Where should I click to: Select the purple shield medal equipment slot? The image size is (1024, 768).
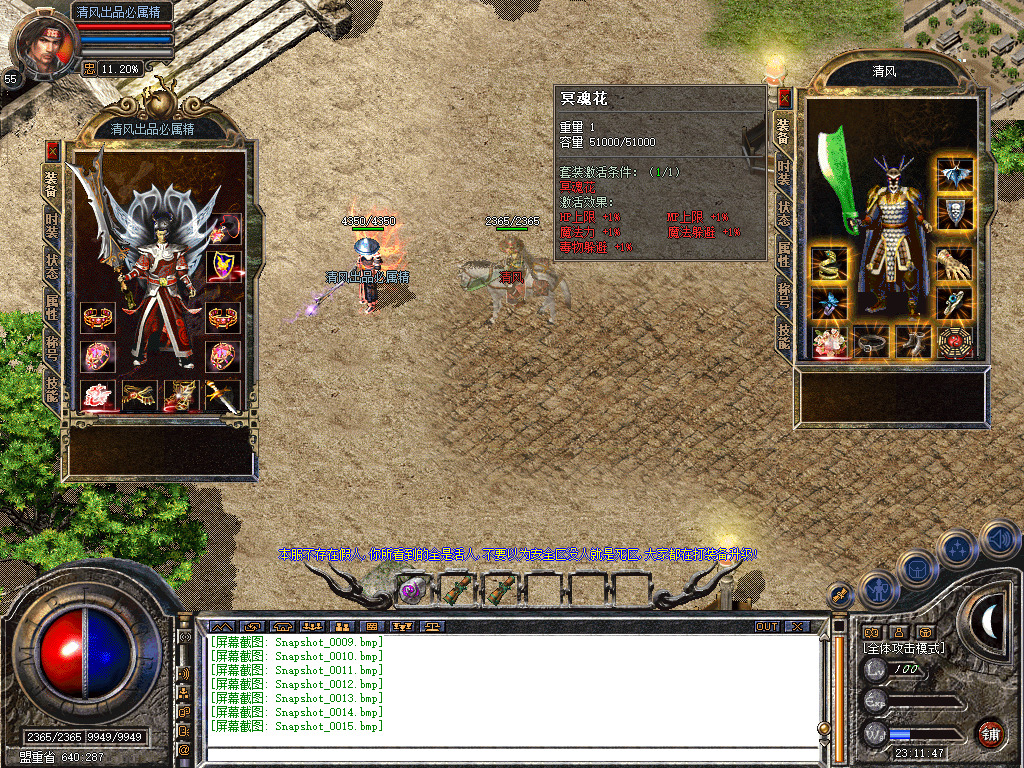[222, 266]
